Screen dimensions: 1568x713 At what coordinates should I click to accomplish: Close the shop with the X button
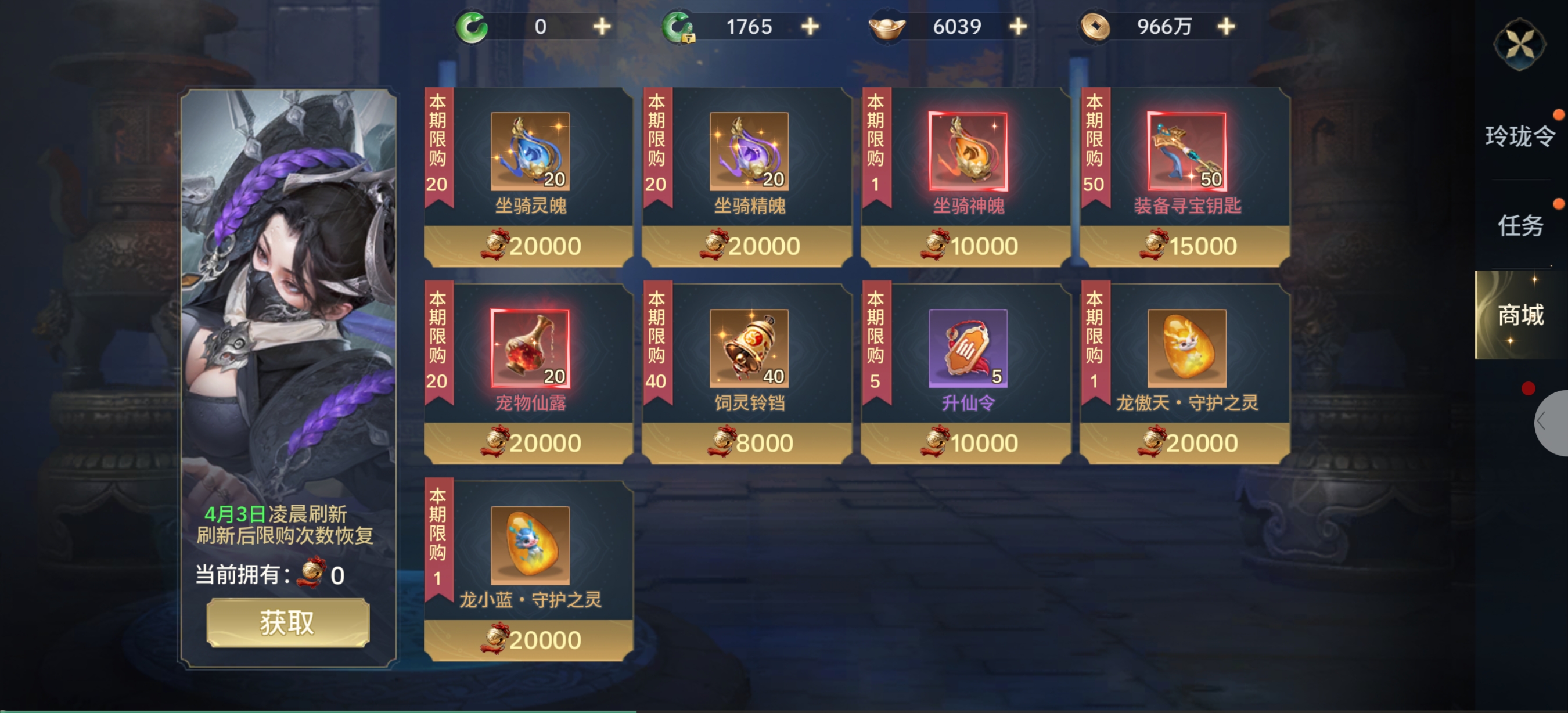click(x=1519, y=44)
